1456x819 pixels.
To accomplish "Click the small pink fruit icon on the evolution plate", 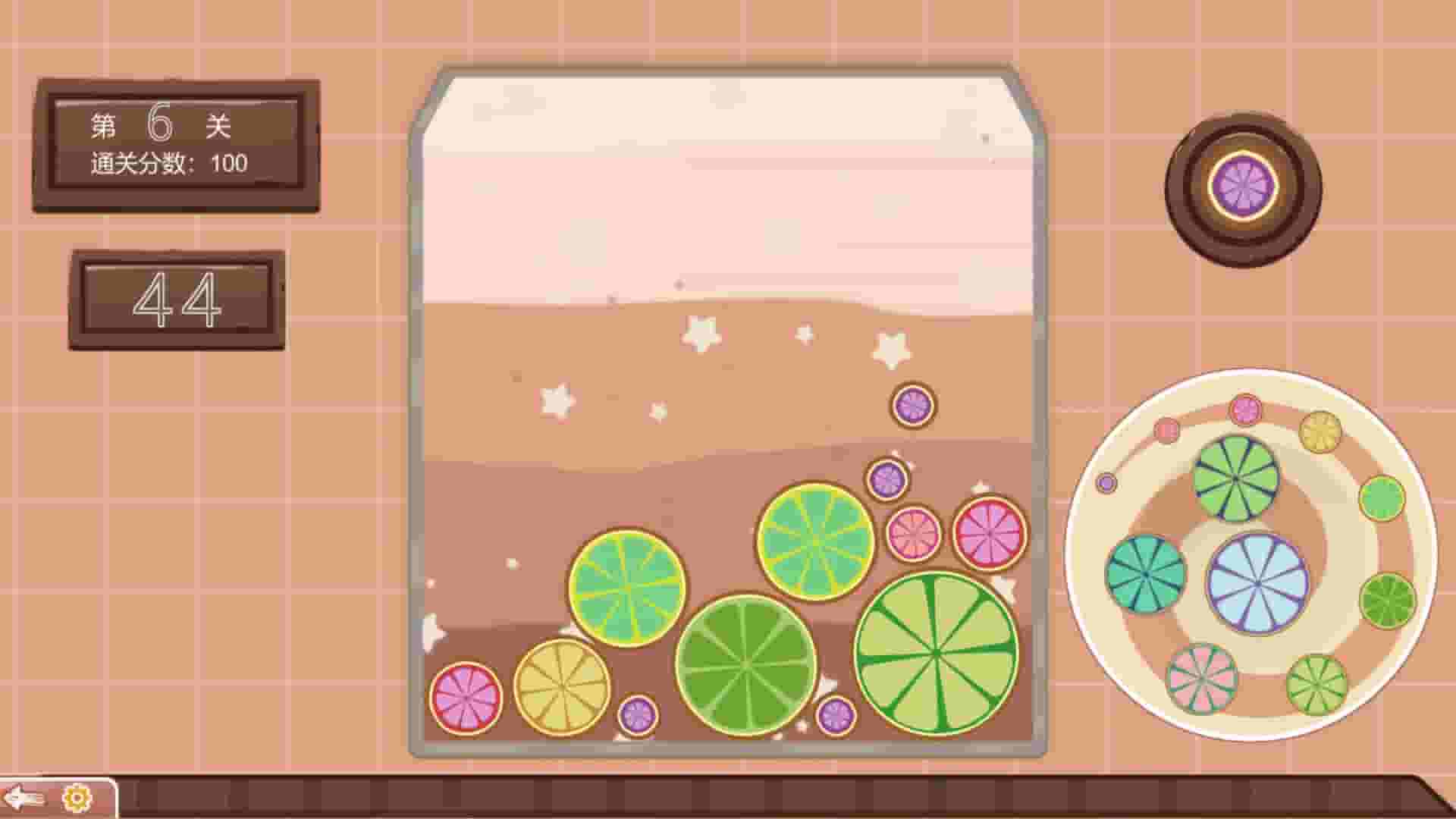I will [1166, 429].
